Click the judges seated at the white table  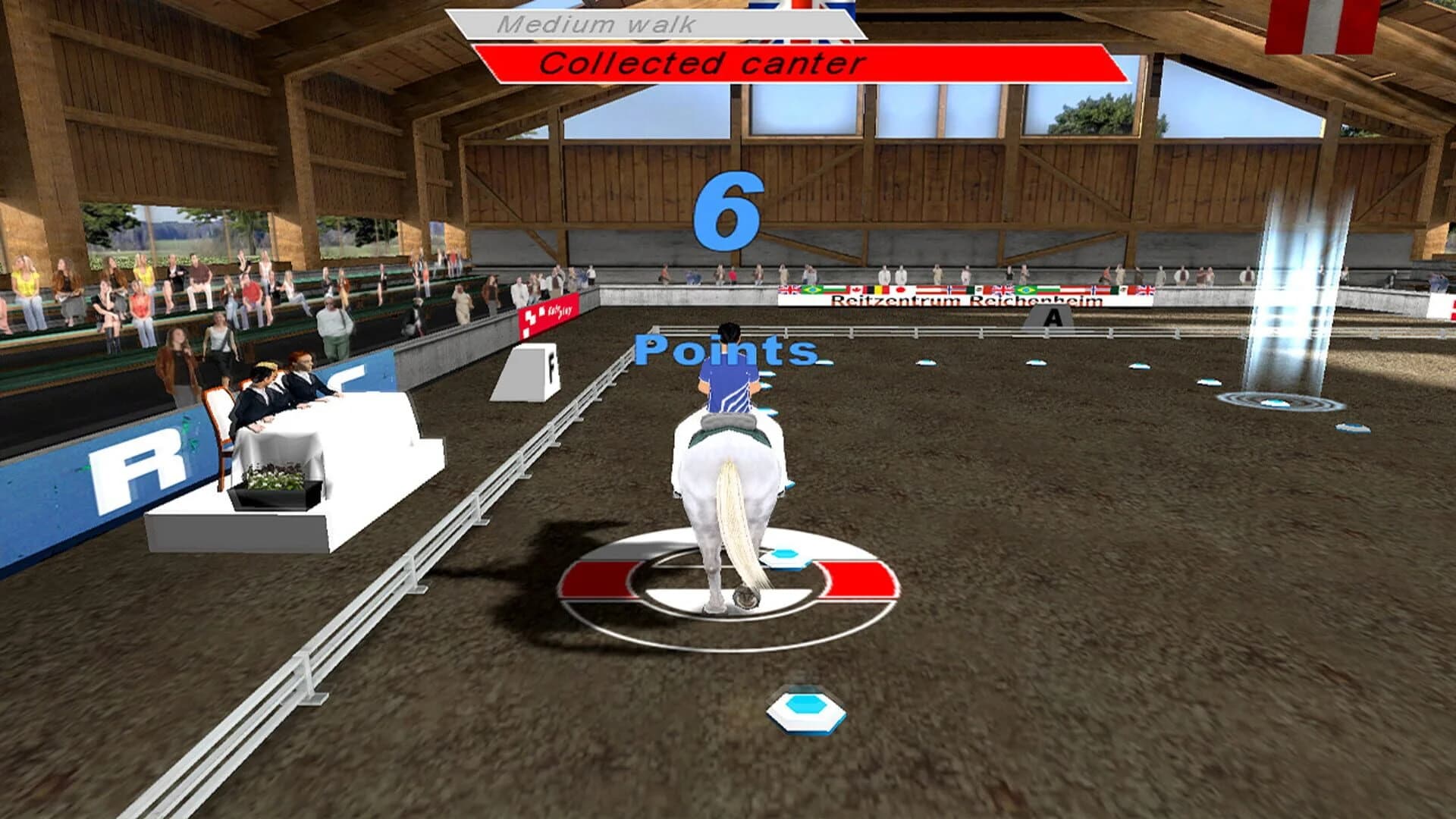(x=273, y=387)
